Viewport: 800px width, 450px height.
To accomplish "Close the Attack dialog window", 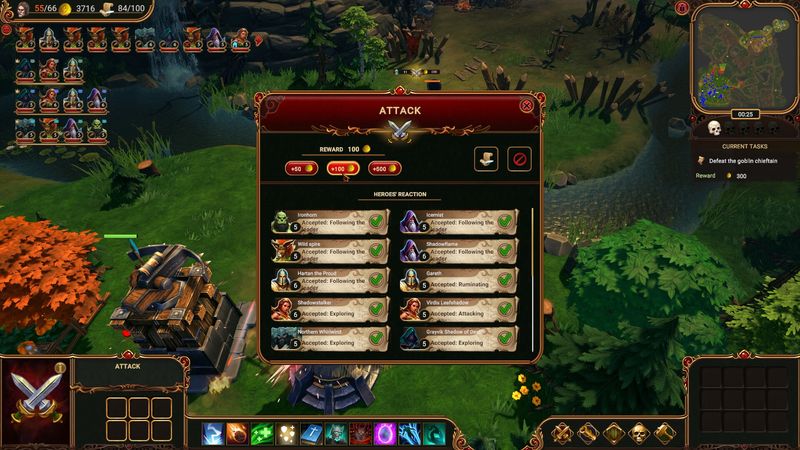I will coord(527,105).
